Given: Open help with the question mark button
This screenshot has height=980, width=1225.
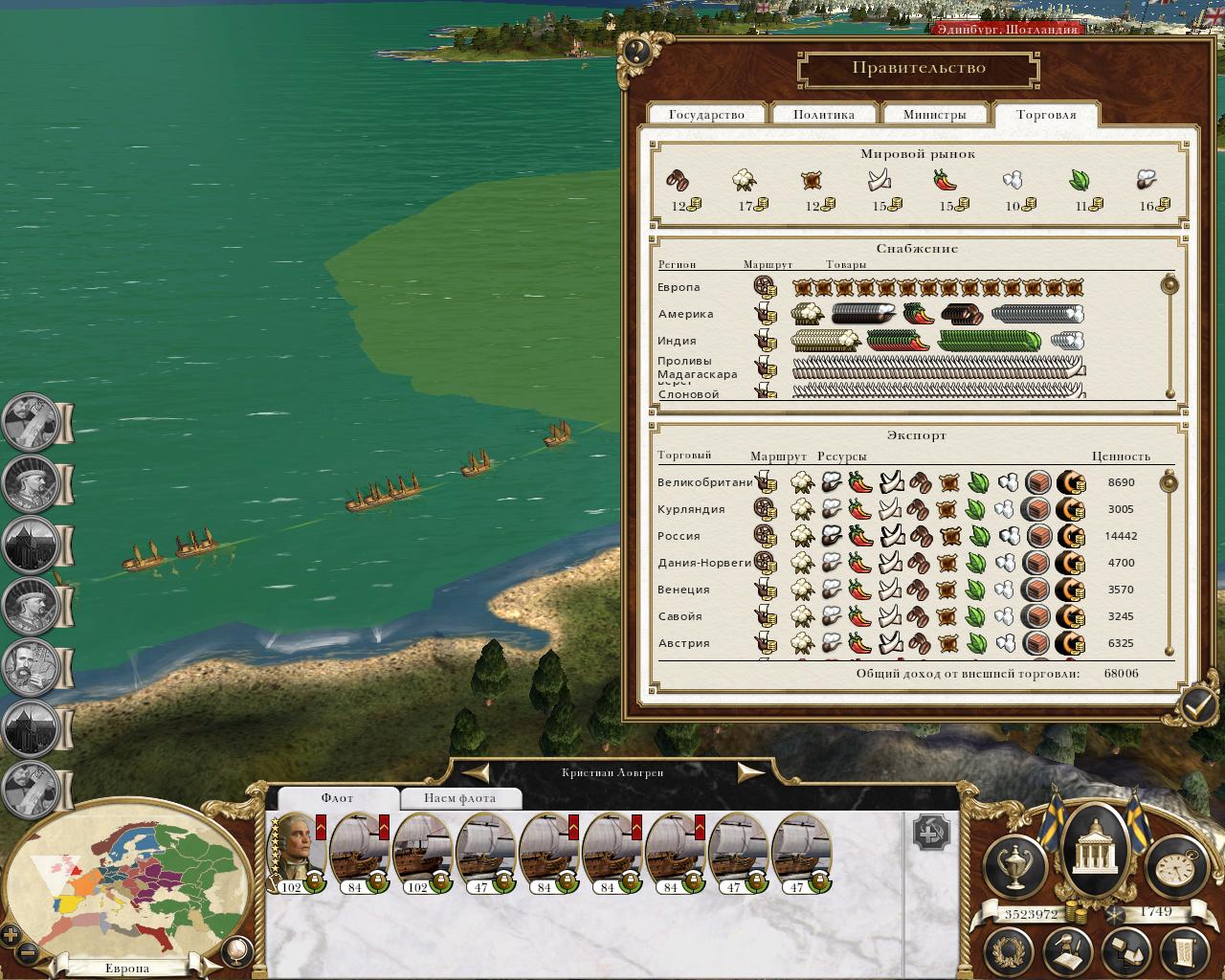Looking at the screenshot, I should pos(636,51).
